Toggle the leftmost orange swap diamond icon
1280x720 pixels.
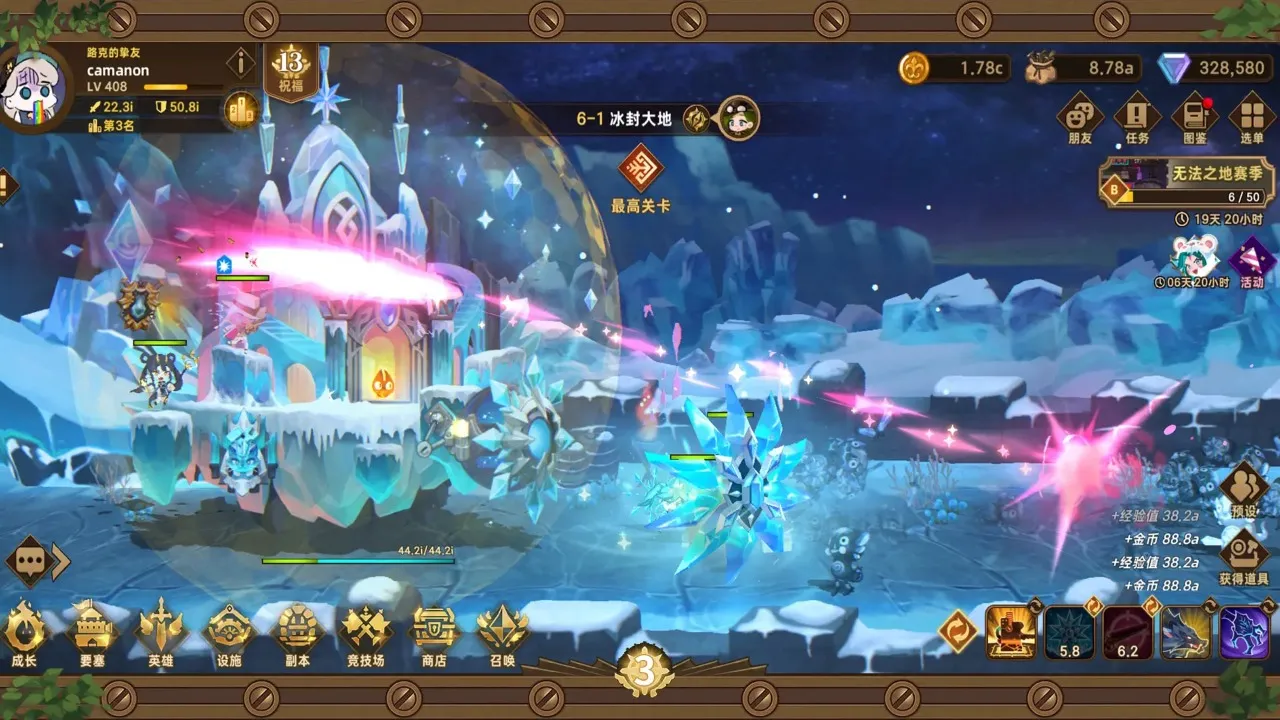957,630
